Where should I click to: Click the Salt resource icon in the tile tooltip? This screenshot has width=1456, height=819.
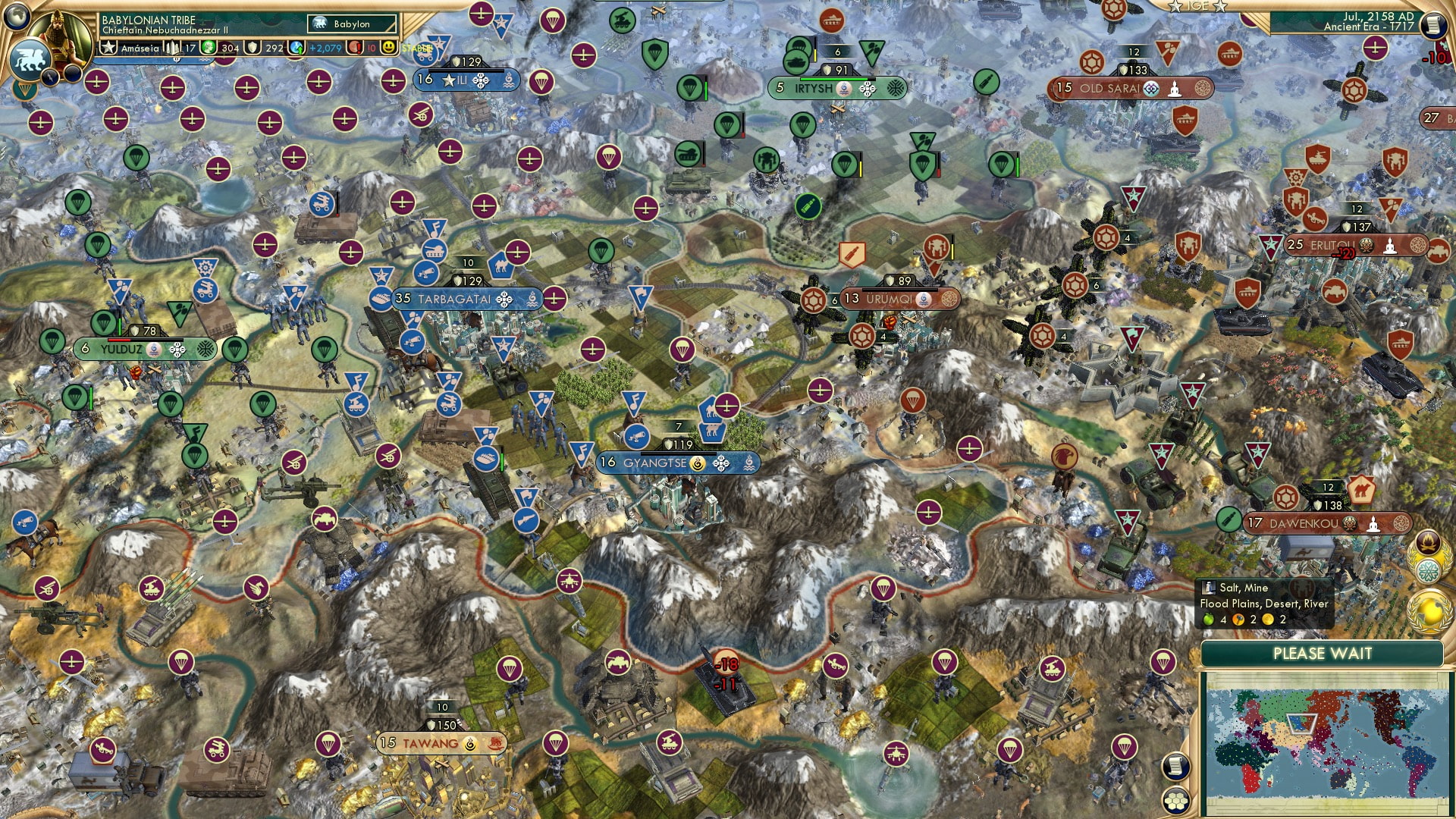point(1207,588)
